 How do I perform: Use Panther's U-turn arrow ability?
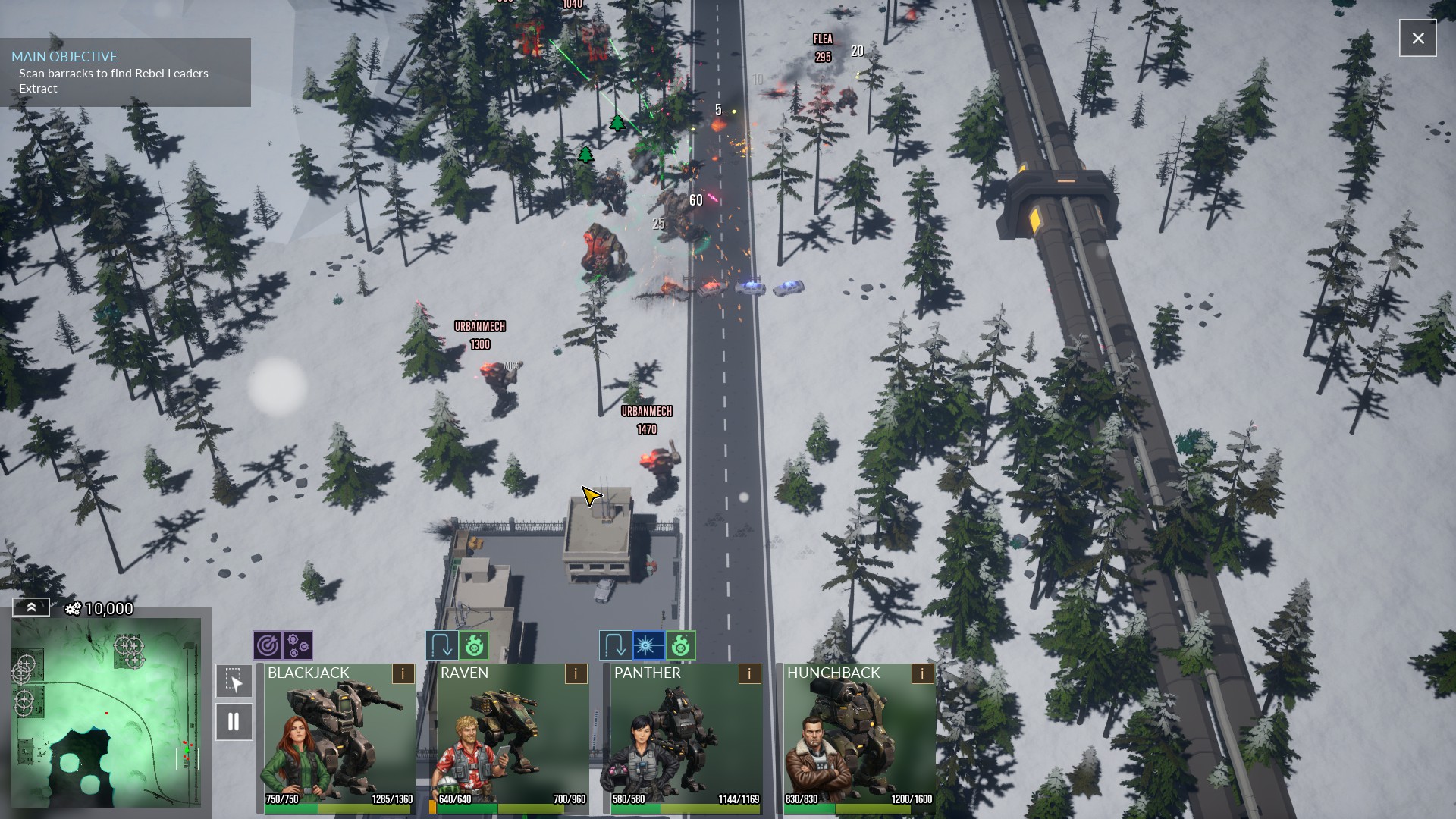[614, 646]
